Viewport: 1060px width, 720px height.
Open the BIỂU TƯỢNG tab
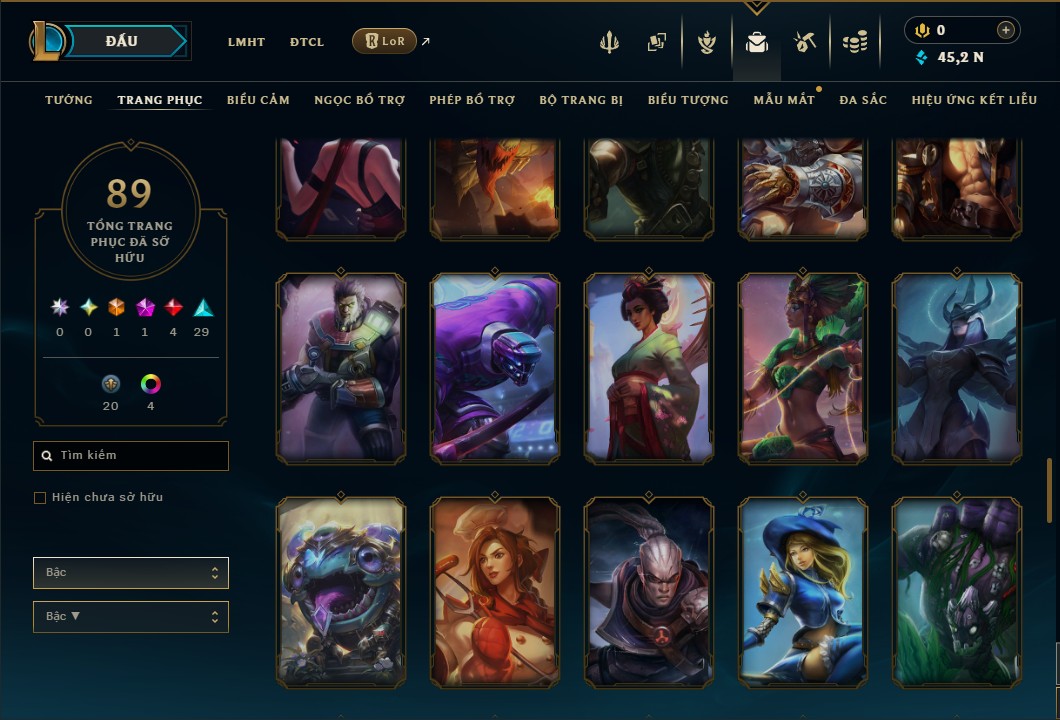[x=688, y=100]
